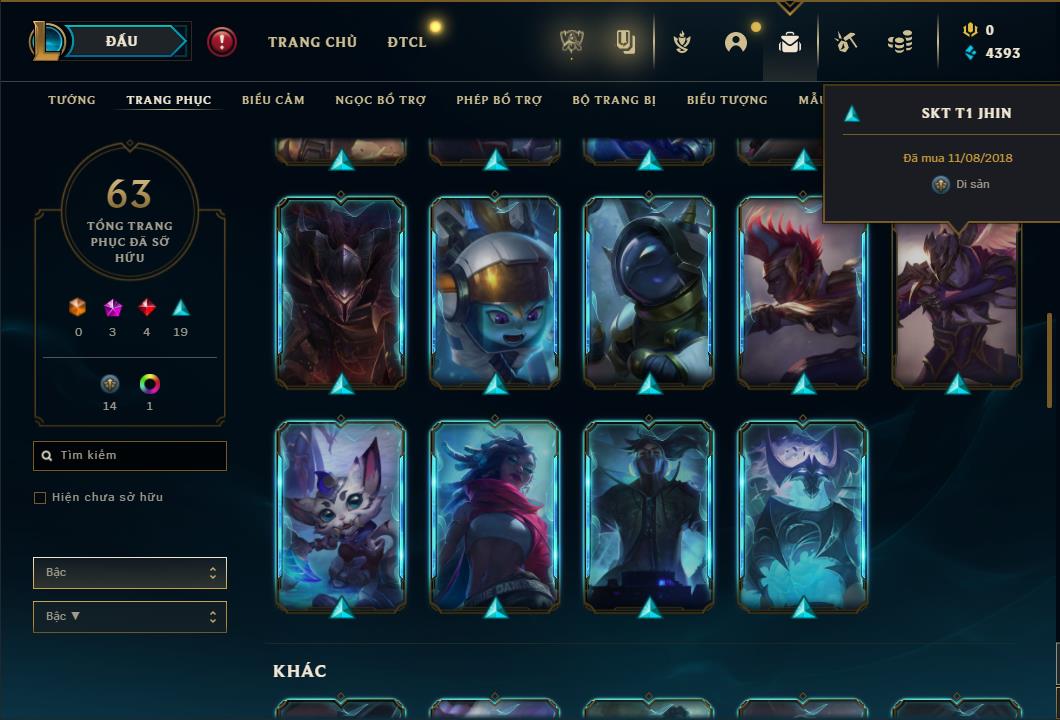This screenshot has width=1060, height=720.
Task: Choose the astronaut Gnar skin card
Action: click(495, 292)
